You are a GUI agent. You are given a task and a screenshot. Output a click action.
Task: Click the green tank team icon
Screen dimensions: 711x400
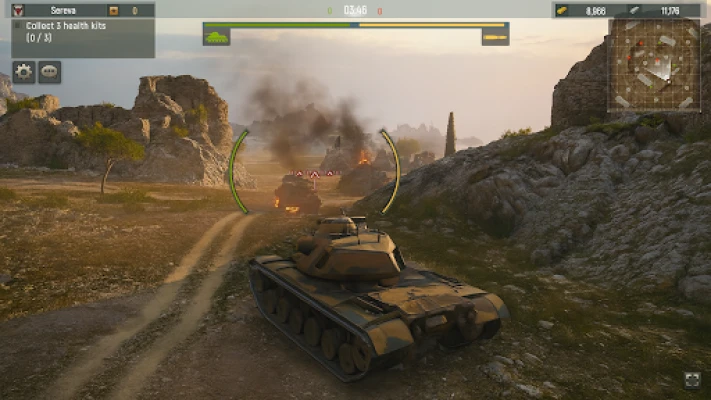[x=216, y=37]
